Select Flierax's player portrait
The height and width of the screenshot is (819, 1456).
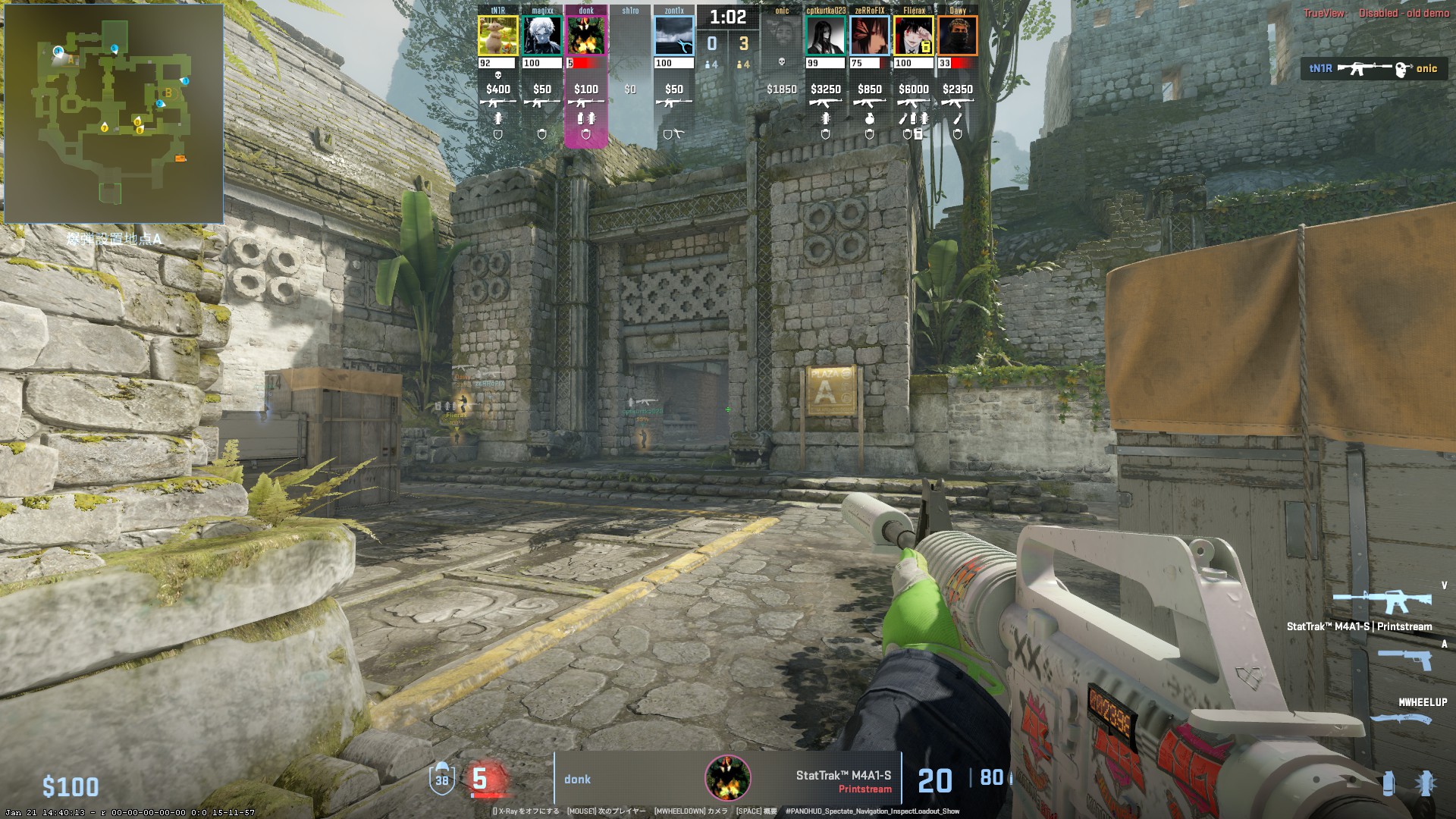913,36
